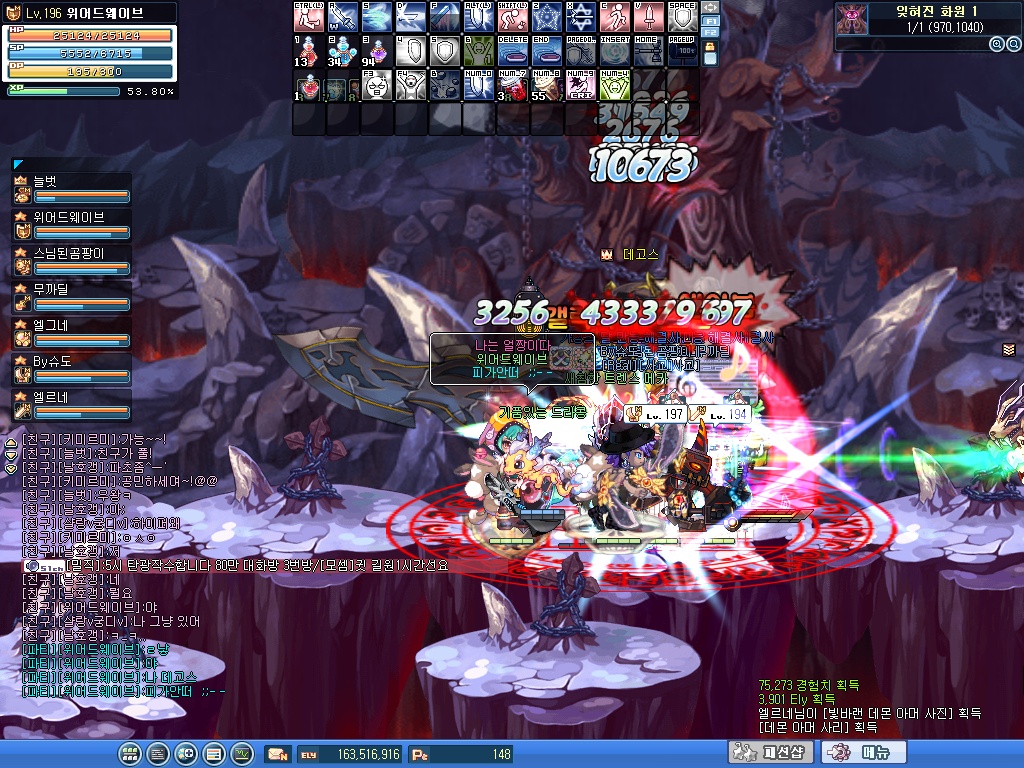The image size is (1024, 768).
Task: Click the minimap zoom-in magnifier
Action: pyautogui.click(x=996, y=44)
